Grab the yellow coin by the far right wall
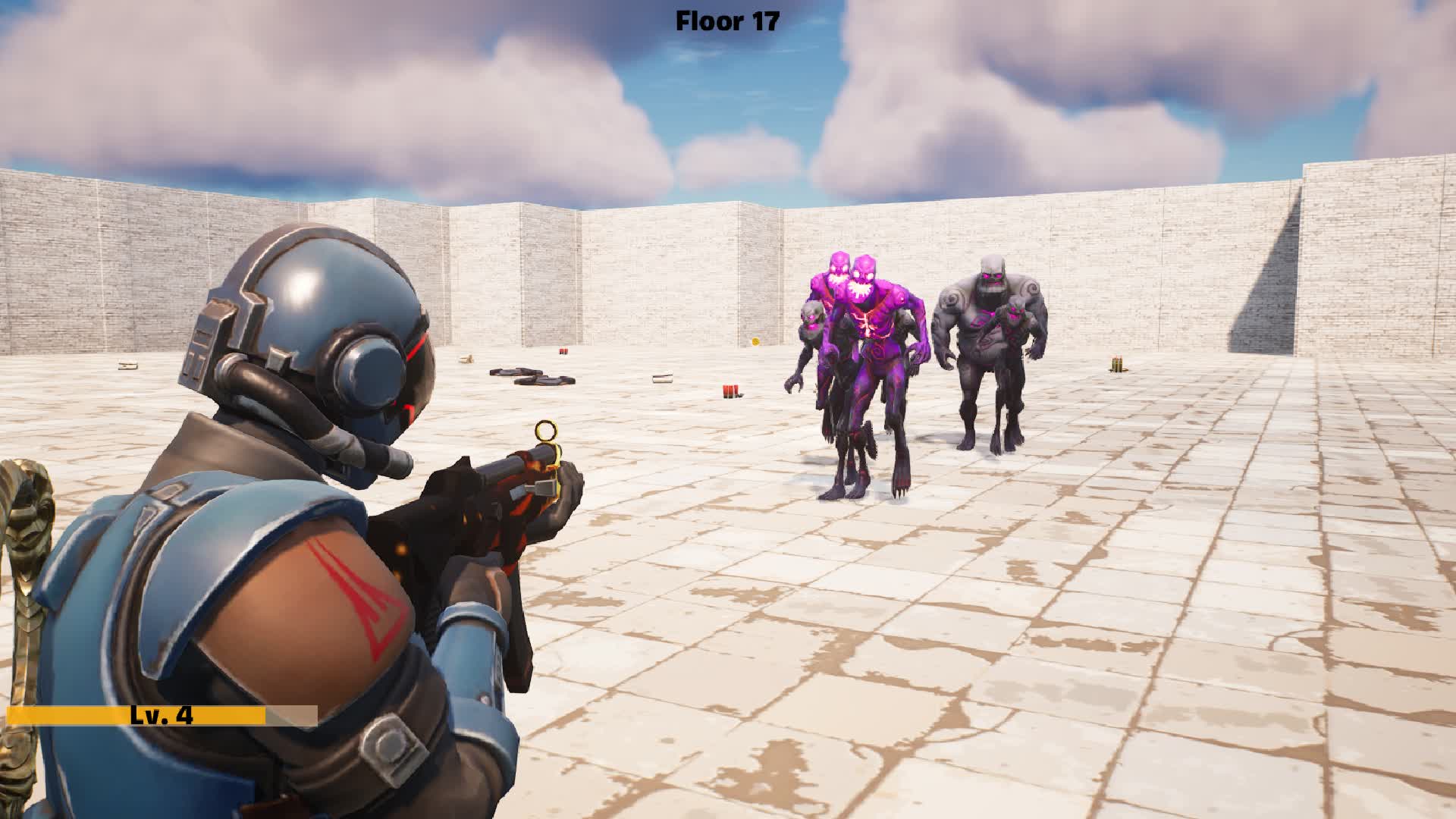This screenshot has height=819, width=1456. pos(755,340)
